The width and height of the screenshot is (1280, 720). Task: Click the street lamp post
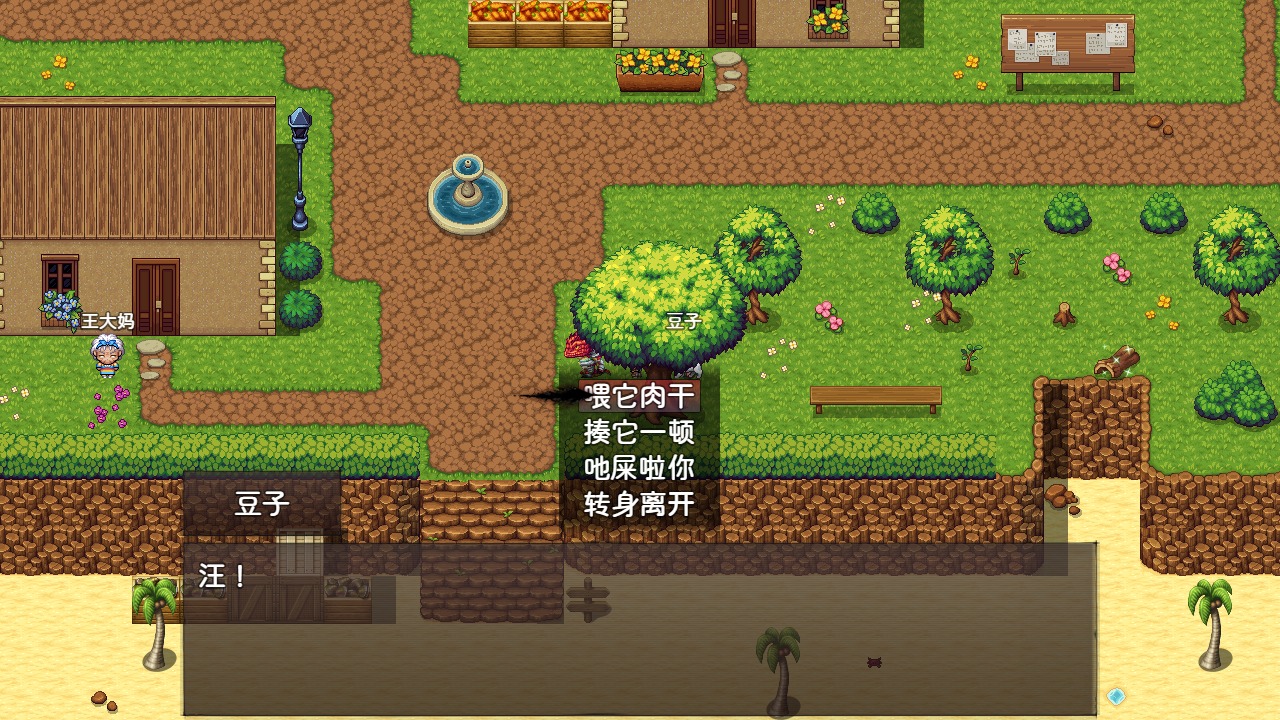[298, 170]
